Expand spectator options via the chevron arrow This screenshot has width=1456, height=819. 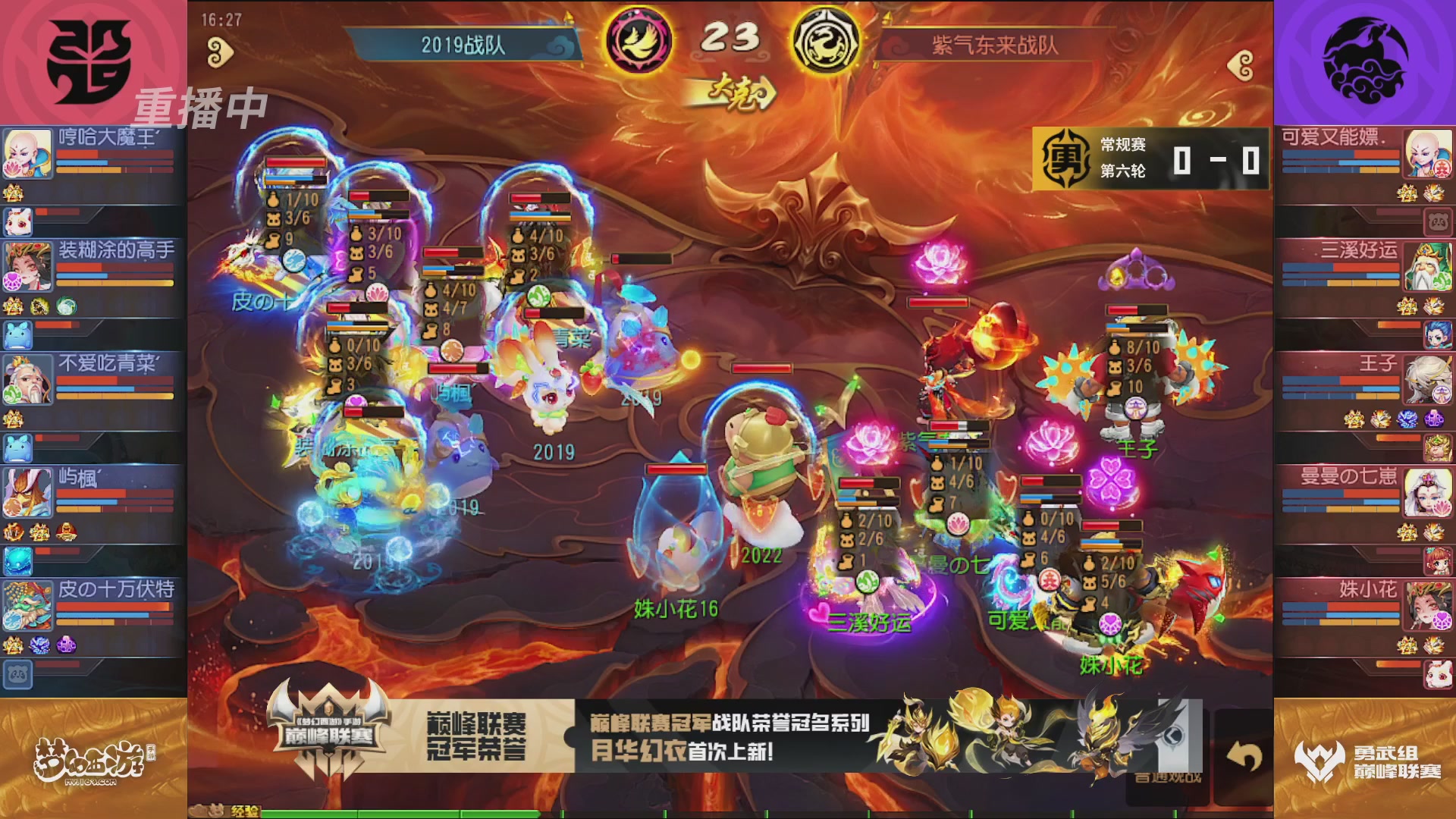[x=1172, y=734]
